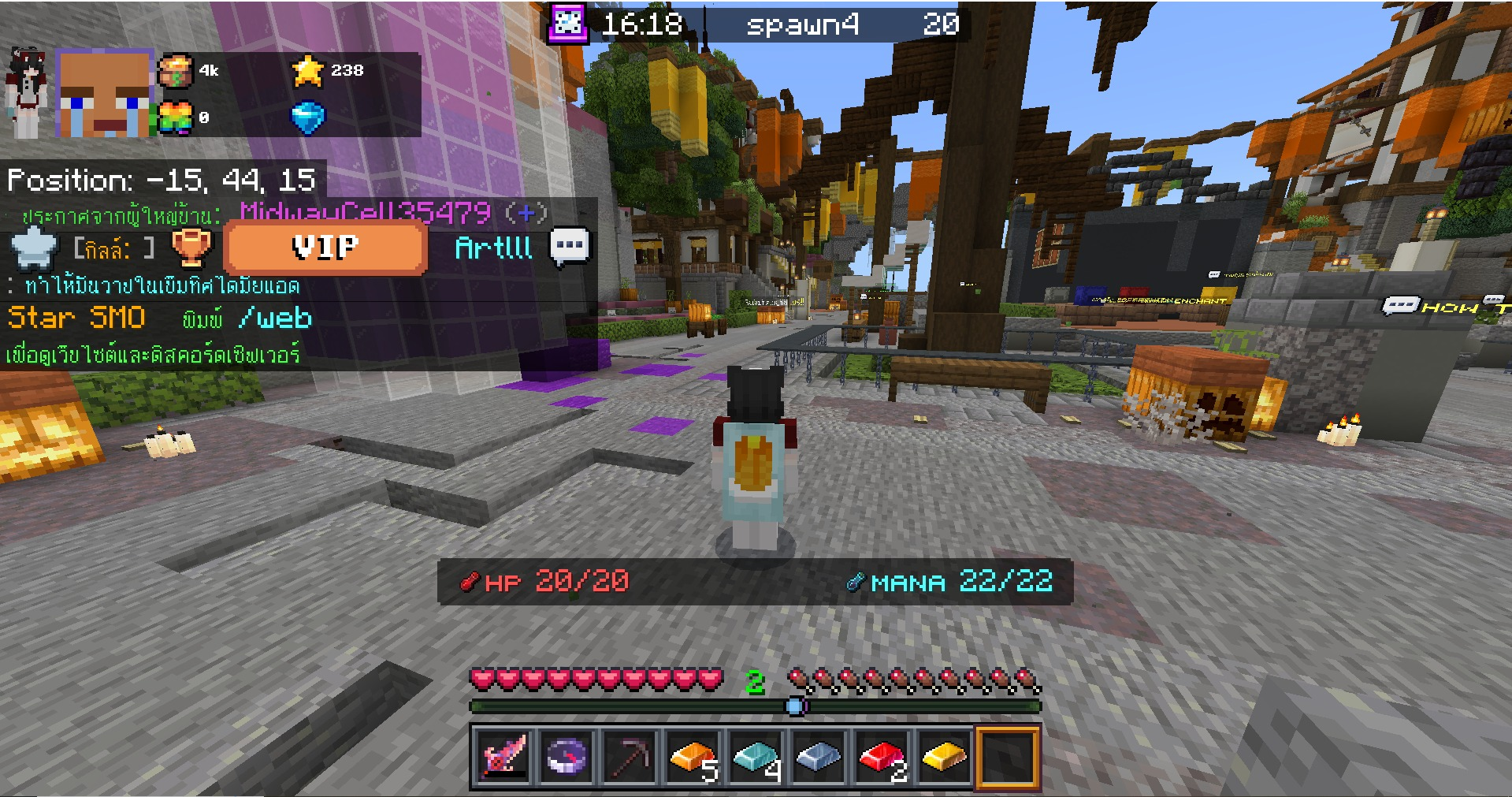Select the yellow gold ingot slot

945,758
